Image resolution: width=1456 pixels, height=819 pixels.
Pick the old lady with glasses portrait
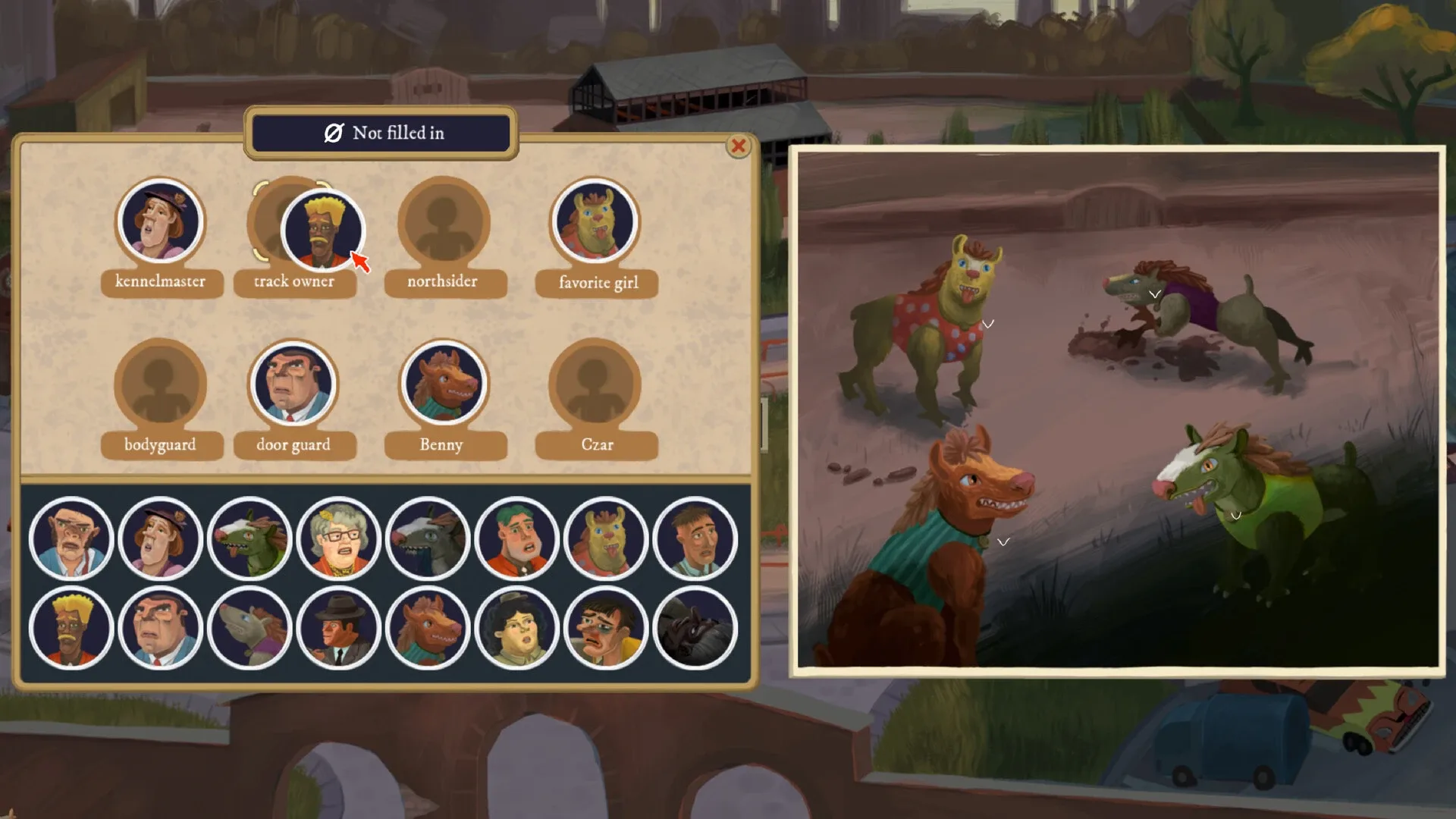pyautogui.click(x=339, y=538)
